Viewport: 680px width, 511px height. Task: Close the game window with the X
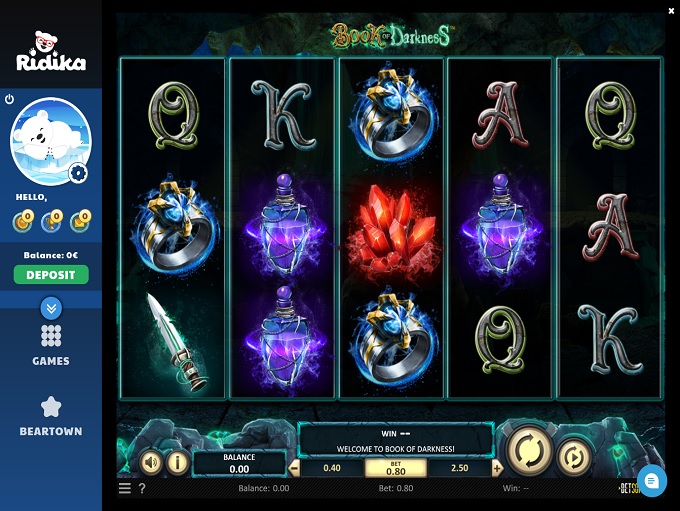pos(671,10)
